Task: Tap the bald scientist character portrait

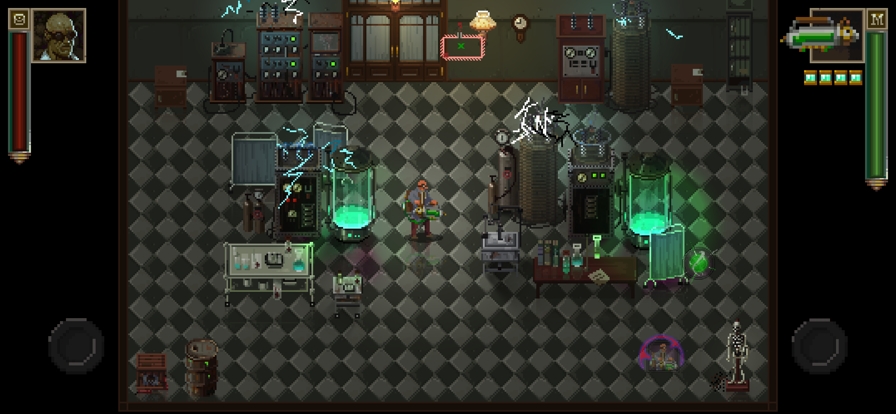Action: 58,36
